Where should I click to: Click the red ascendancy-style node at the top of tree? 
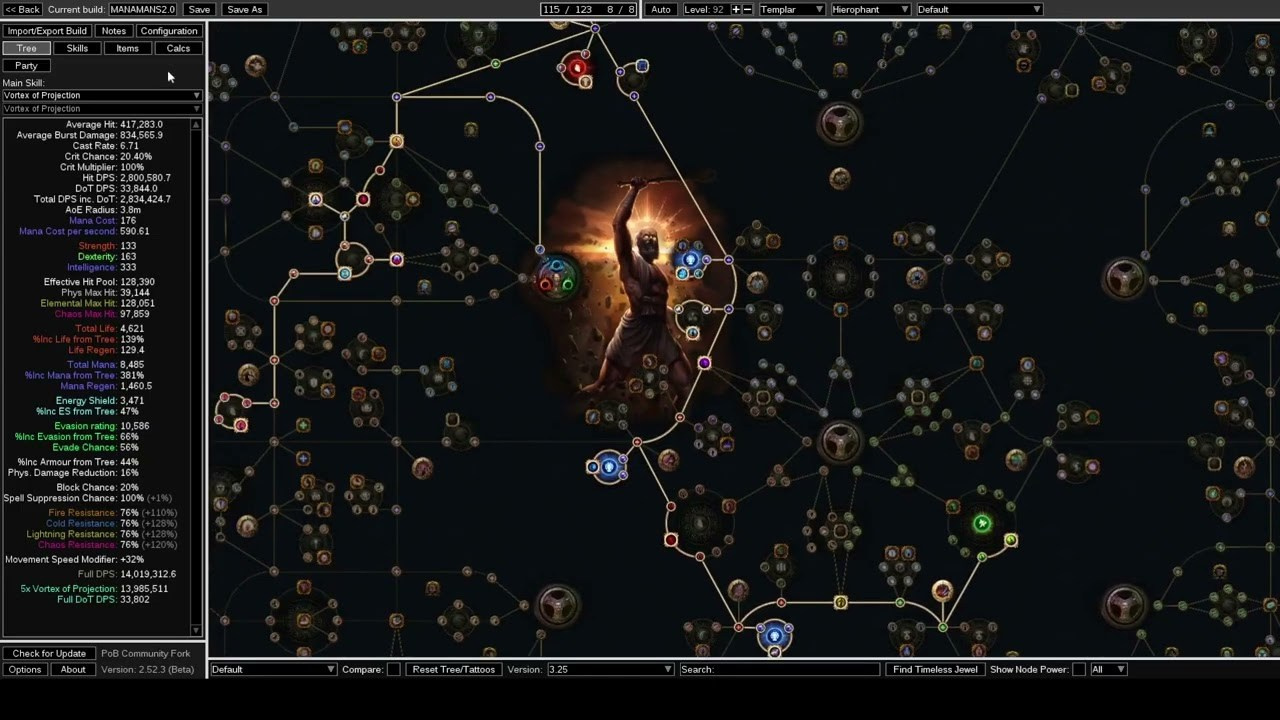pyautogui.click(x=577, y=68)
